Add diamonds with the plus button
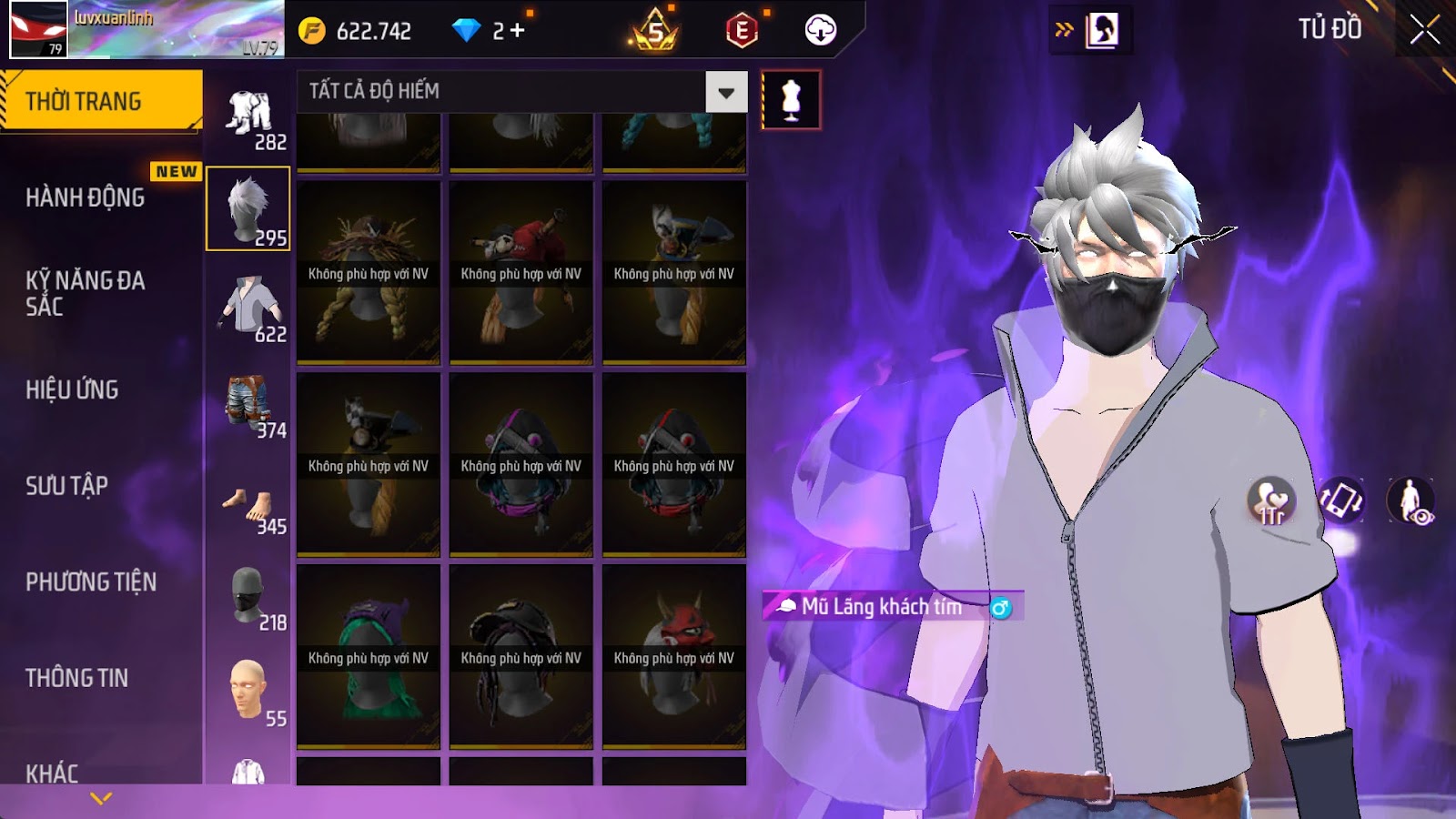The height and width of the screenshot is (819, 1456). (x=518, y=31)
